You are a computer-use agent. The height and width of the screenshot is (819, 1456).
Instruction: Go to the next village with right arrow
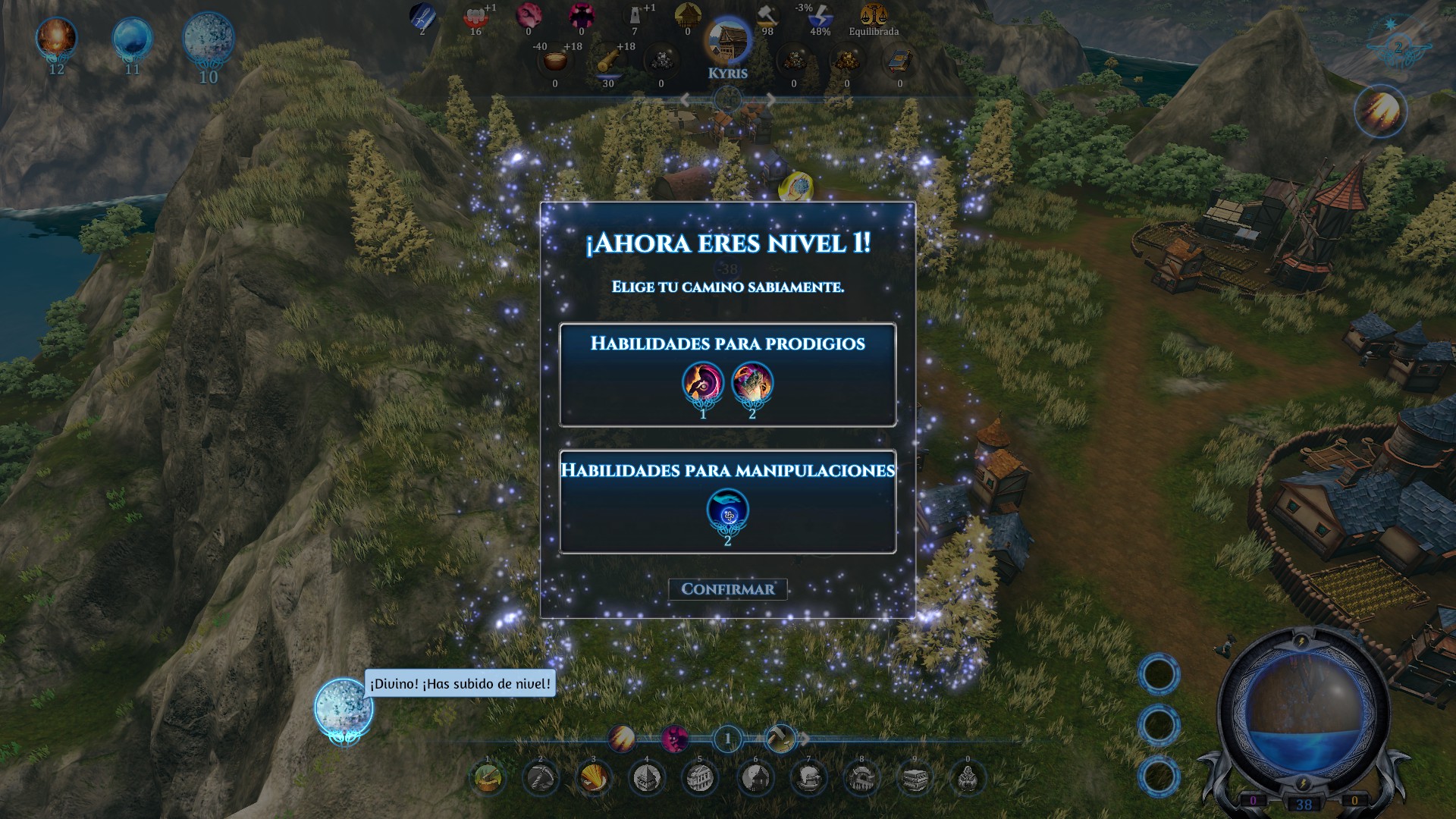coord(770,99)
